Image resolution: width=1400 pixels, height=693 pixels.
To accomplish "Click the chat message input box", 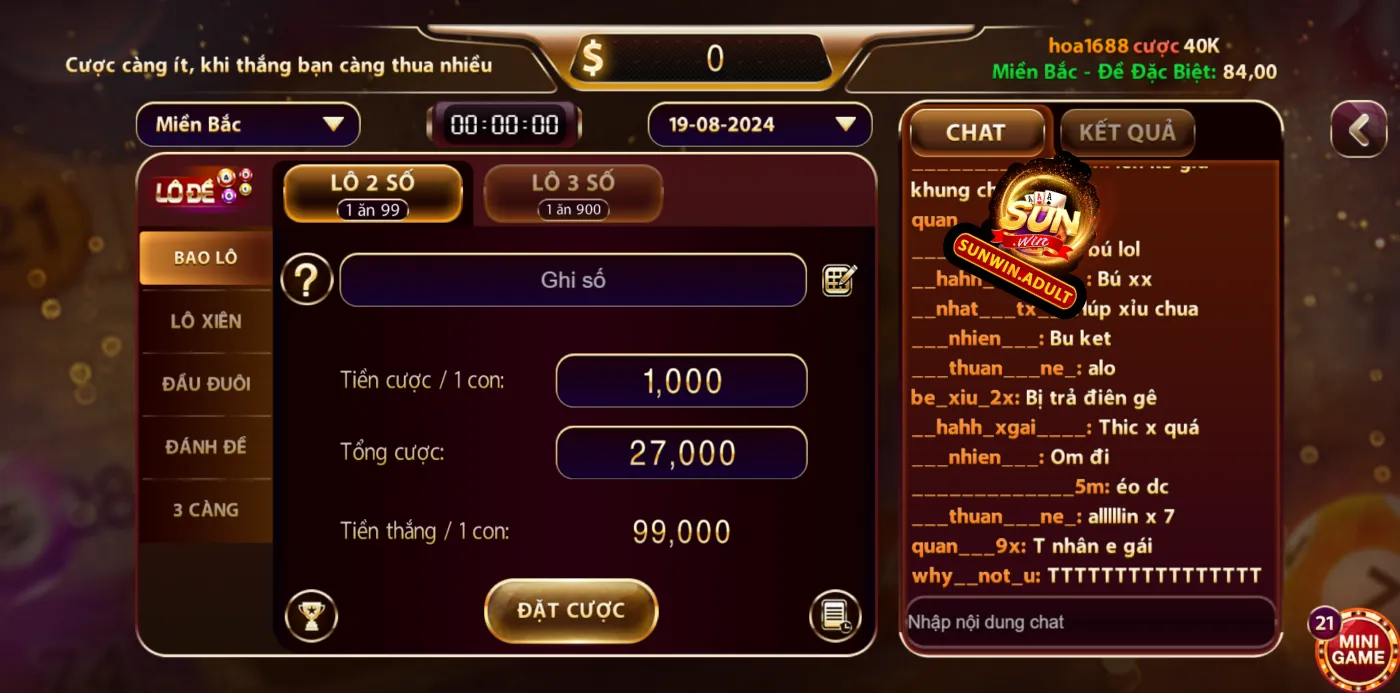I will 1089,622.
